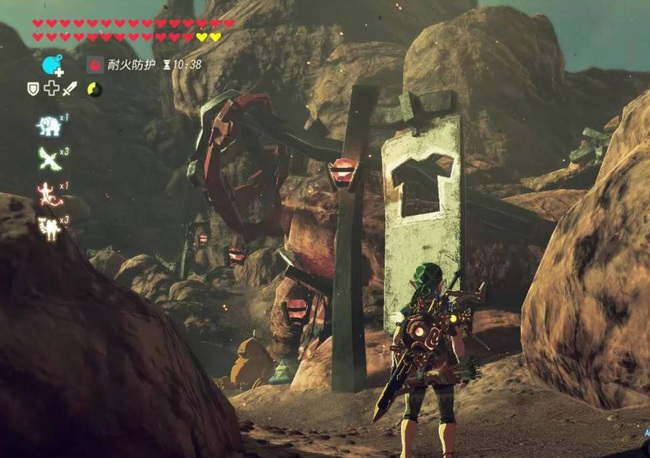The image size is (650, 458).
Task: Click the fireproof flame status effect icon
Action: (96, 65)
